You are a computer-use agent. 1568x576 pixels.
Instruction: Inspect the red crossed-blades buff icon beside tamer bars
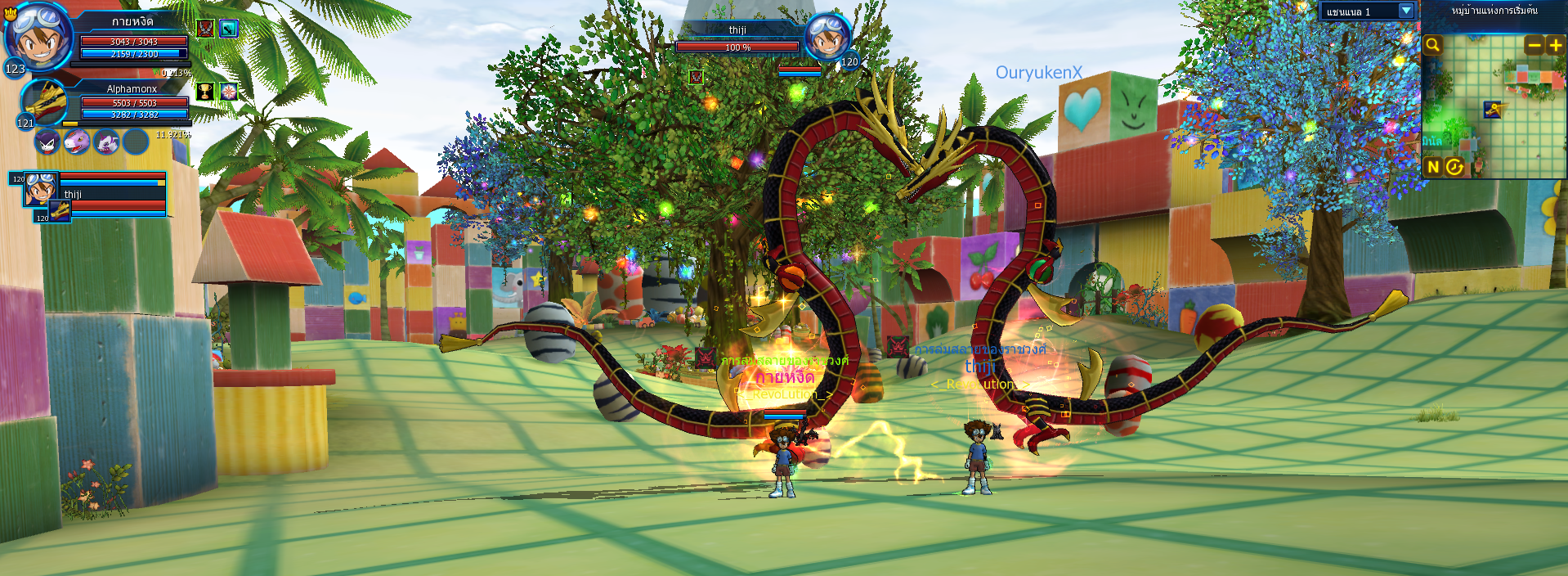(x=205, y=29)
